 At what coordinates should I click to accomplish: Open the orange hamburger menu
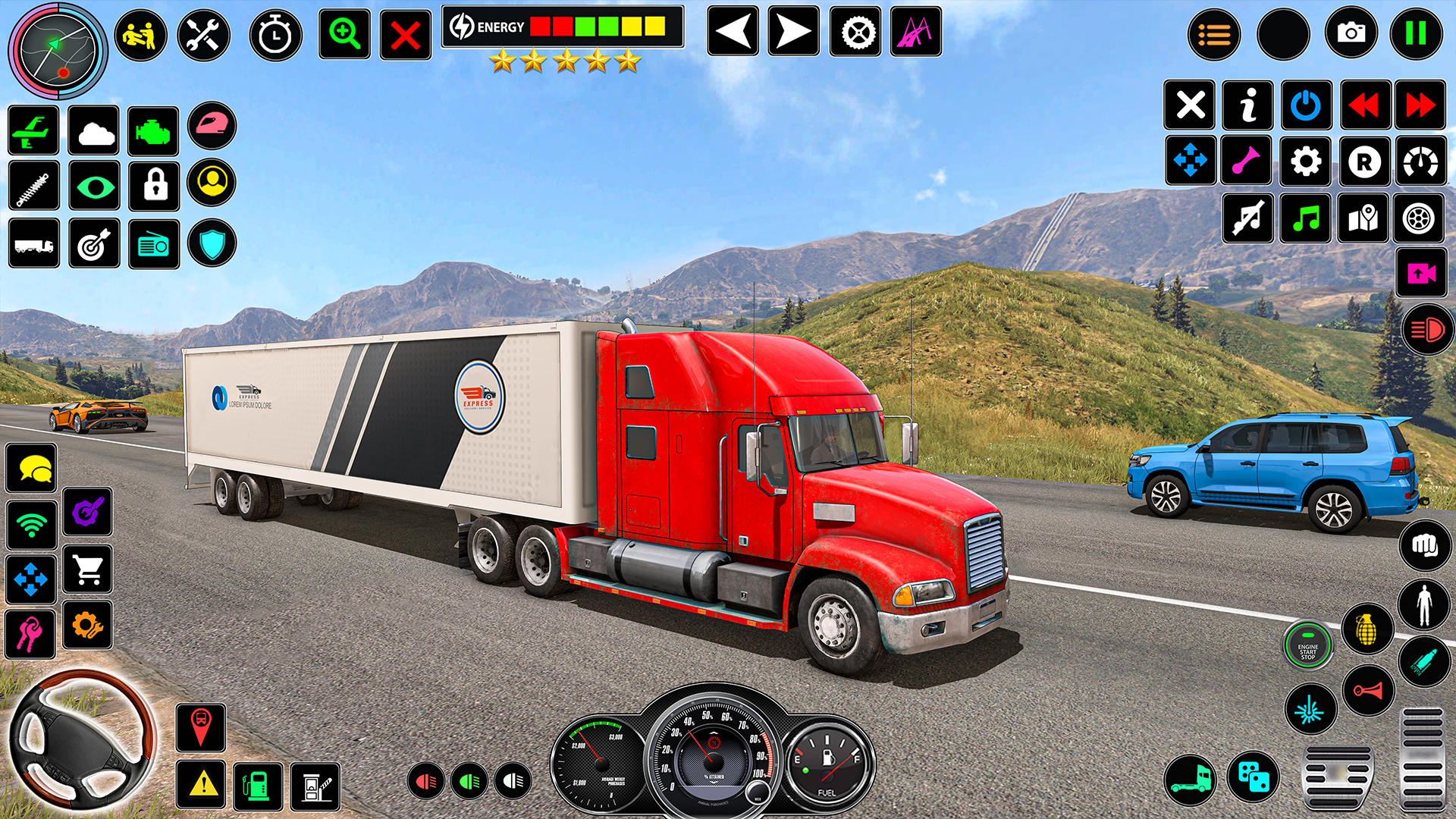click(1213, 32)
